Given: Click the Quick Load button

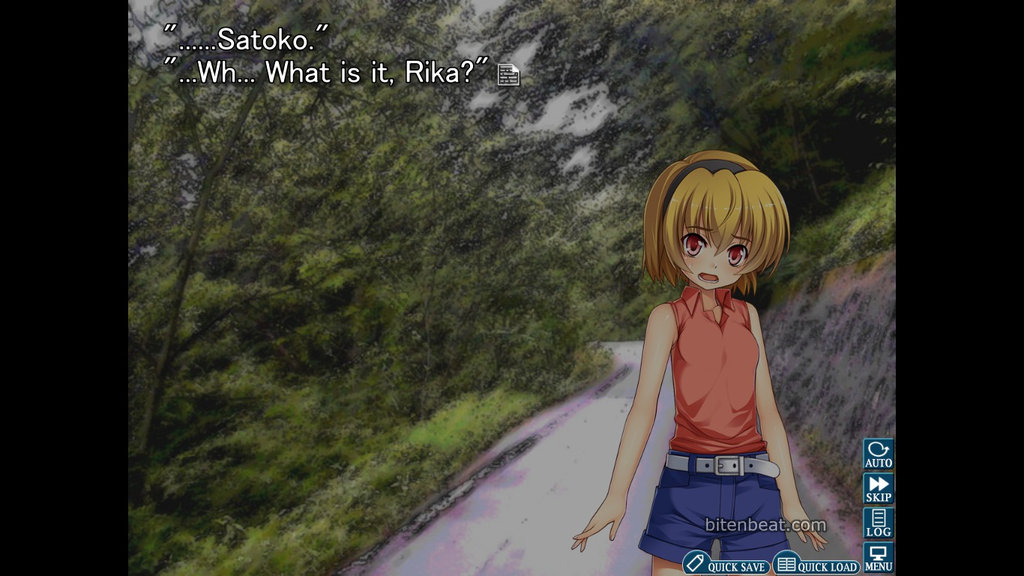Looking at the screenshot, I should pos(817,565).
